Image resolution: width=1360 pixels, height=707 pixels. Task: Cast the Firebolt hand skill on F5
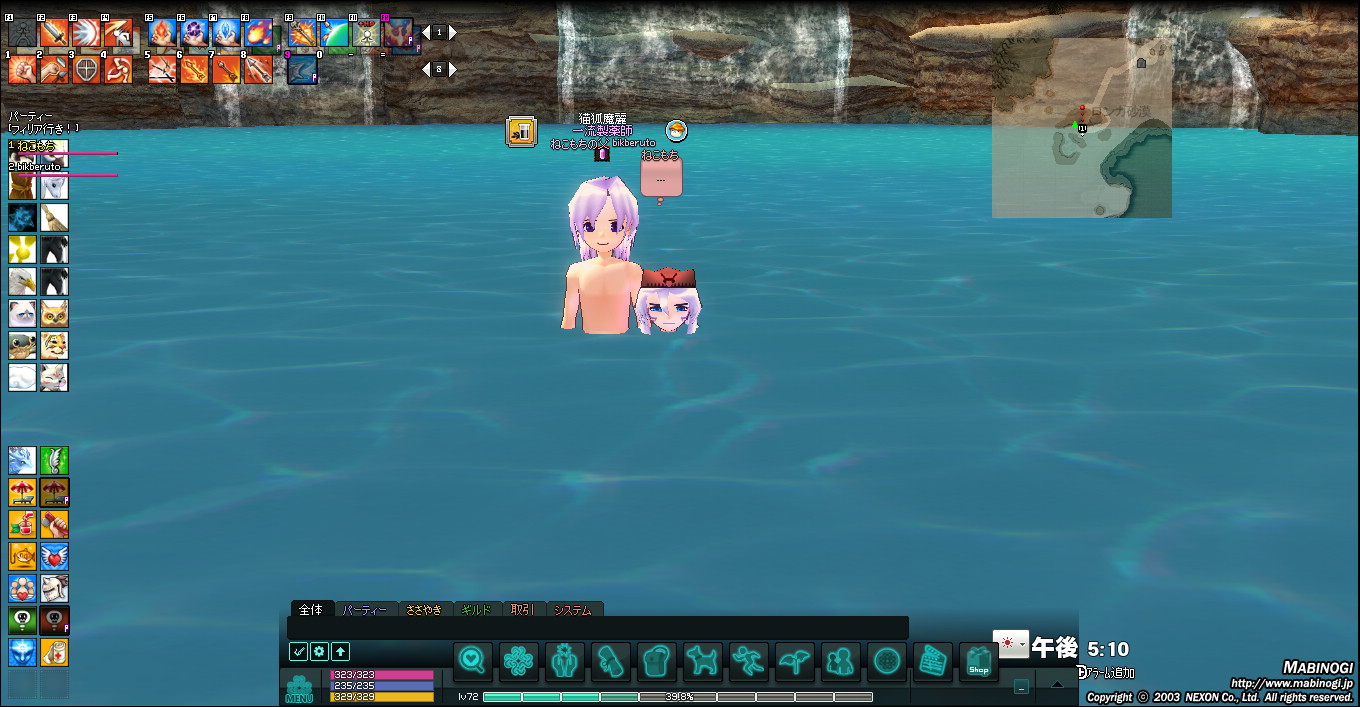pos(162,33)
